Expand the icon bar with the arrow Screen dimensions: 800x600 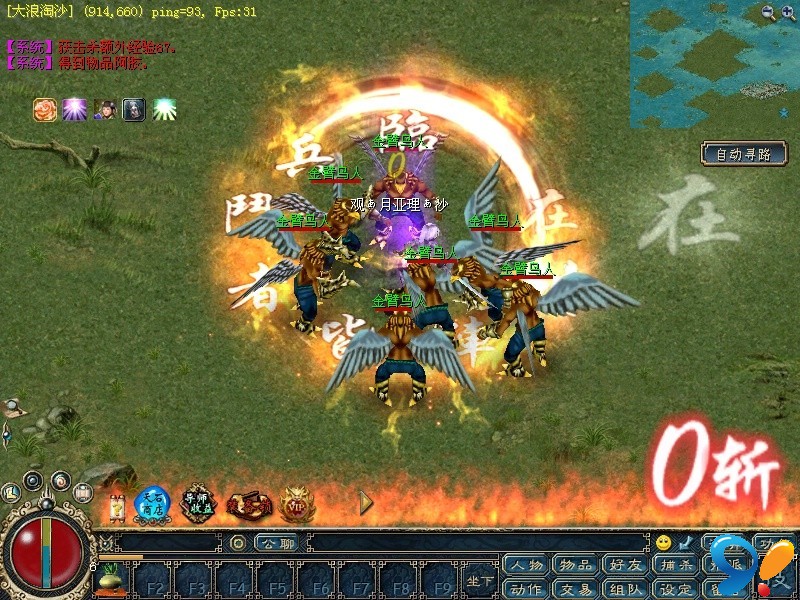click(x=366, y=503)
